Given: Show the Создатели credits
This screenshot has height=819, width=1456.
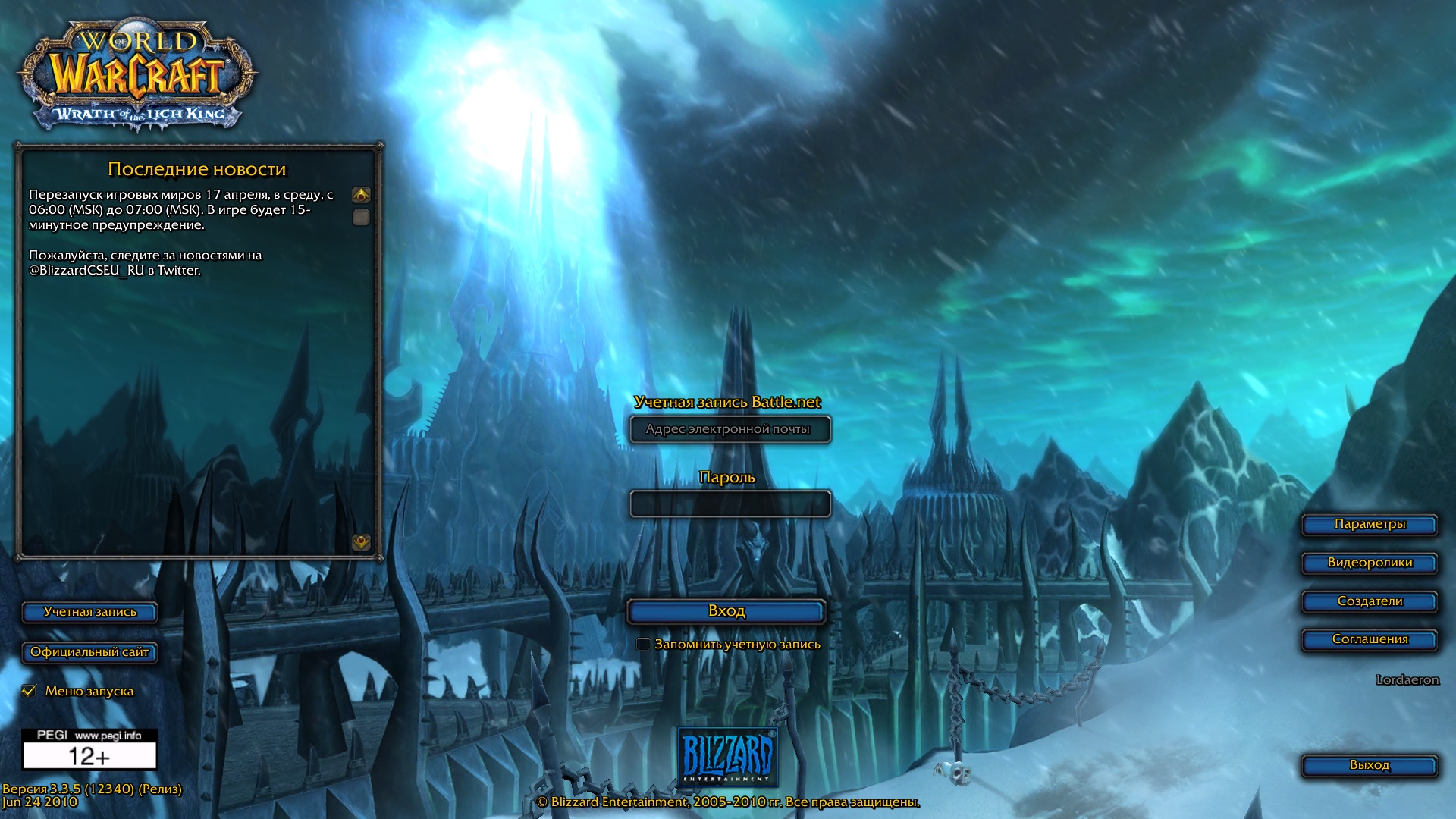Looking at the screenshot, I should click(1369, 602).
